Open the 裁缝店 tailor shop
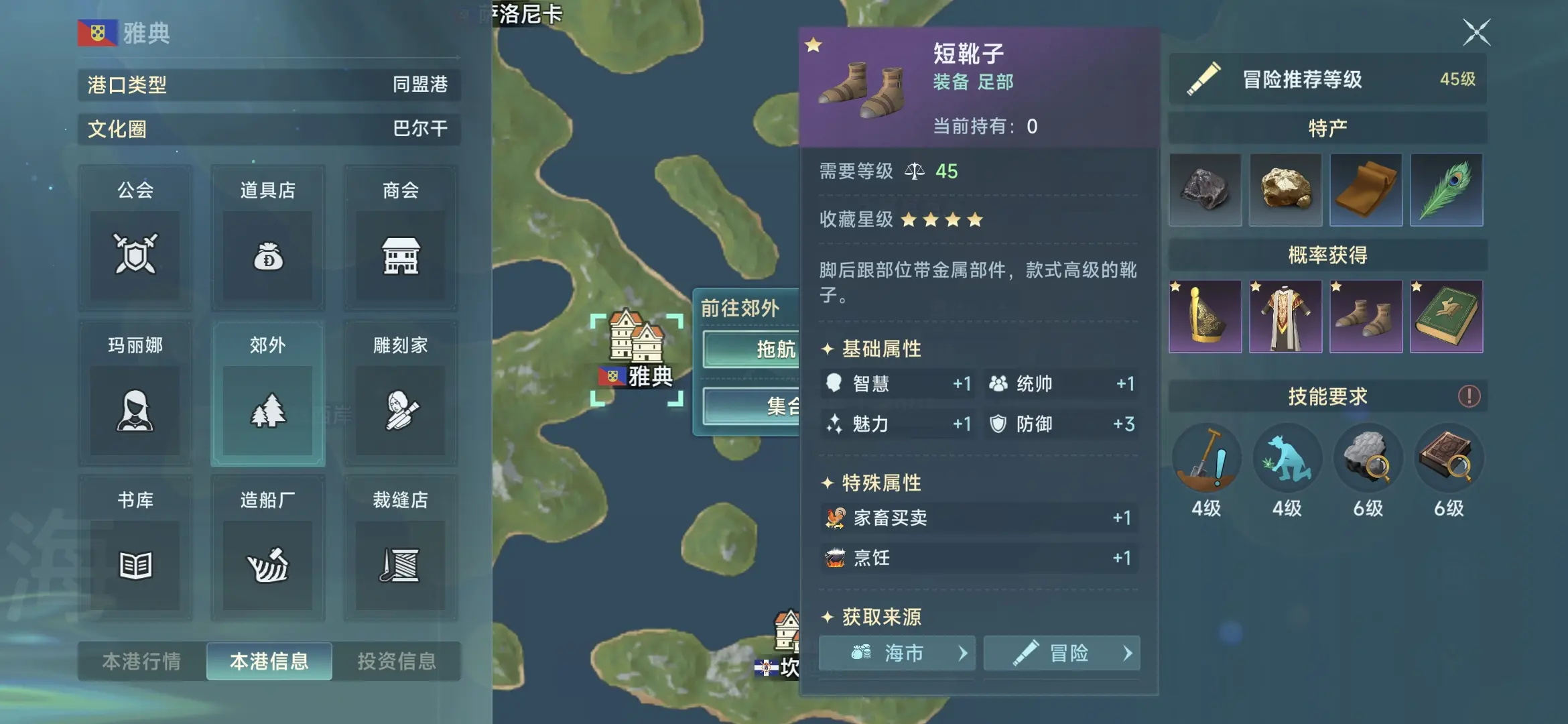The height and width of the screenshot is (724, 1568). point(400,546)
